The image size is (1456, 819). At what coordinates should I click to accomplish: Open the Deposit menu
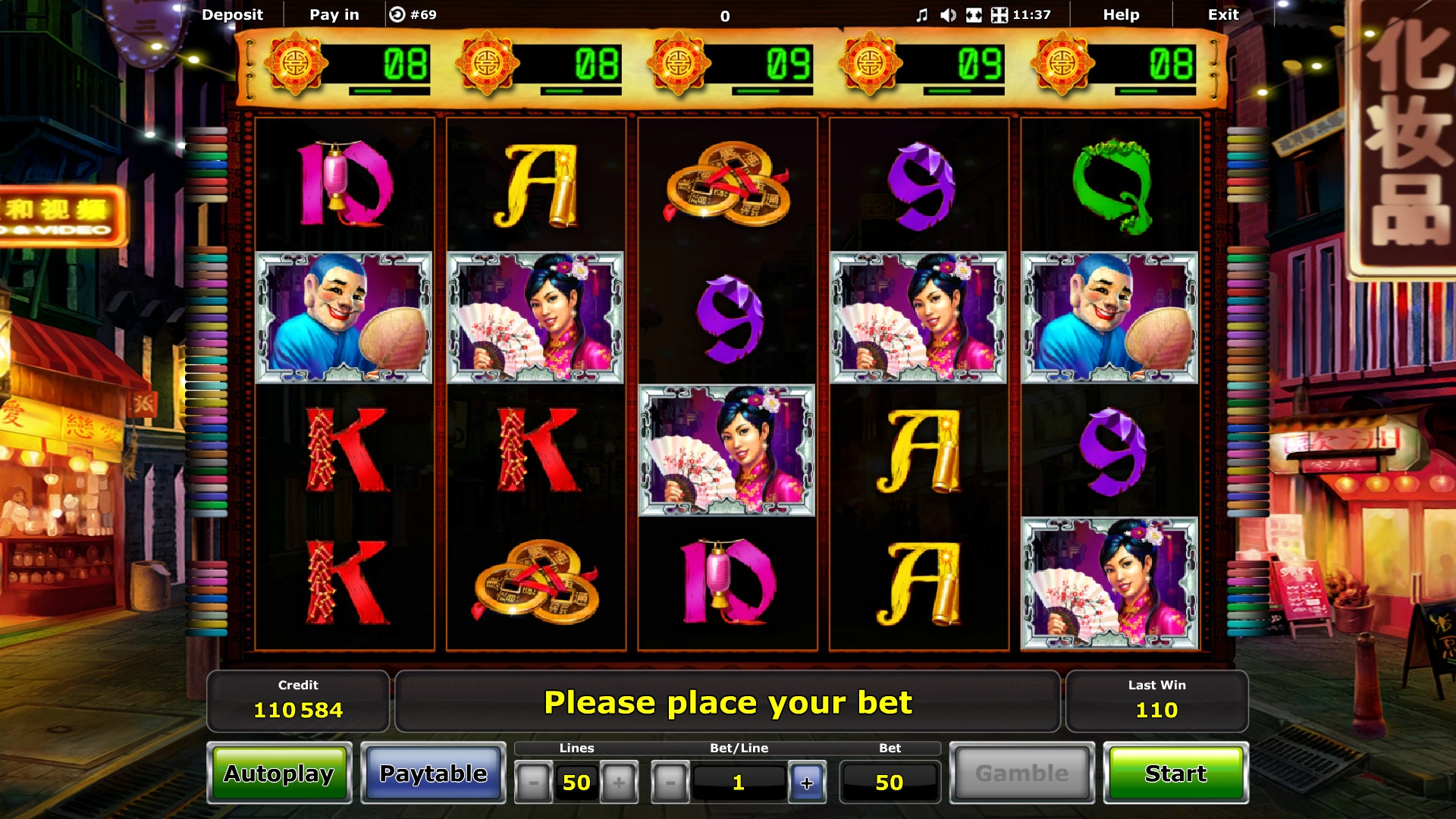coord(232,14)
